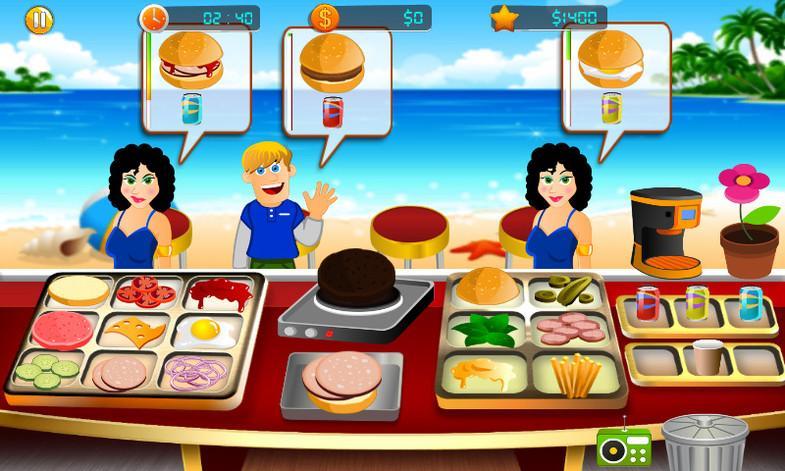Select the burger on the assembly plate
Image resolution: width=785 pixels, height=471 pixels.
[340, 380]
